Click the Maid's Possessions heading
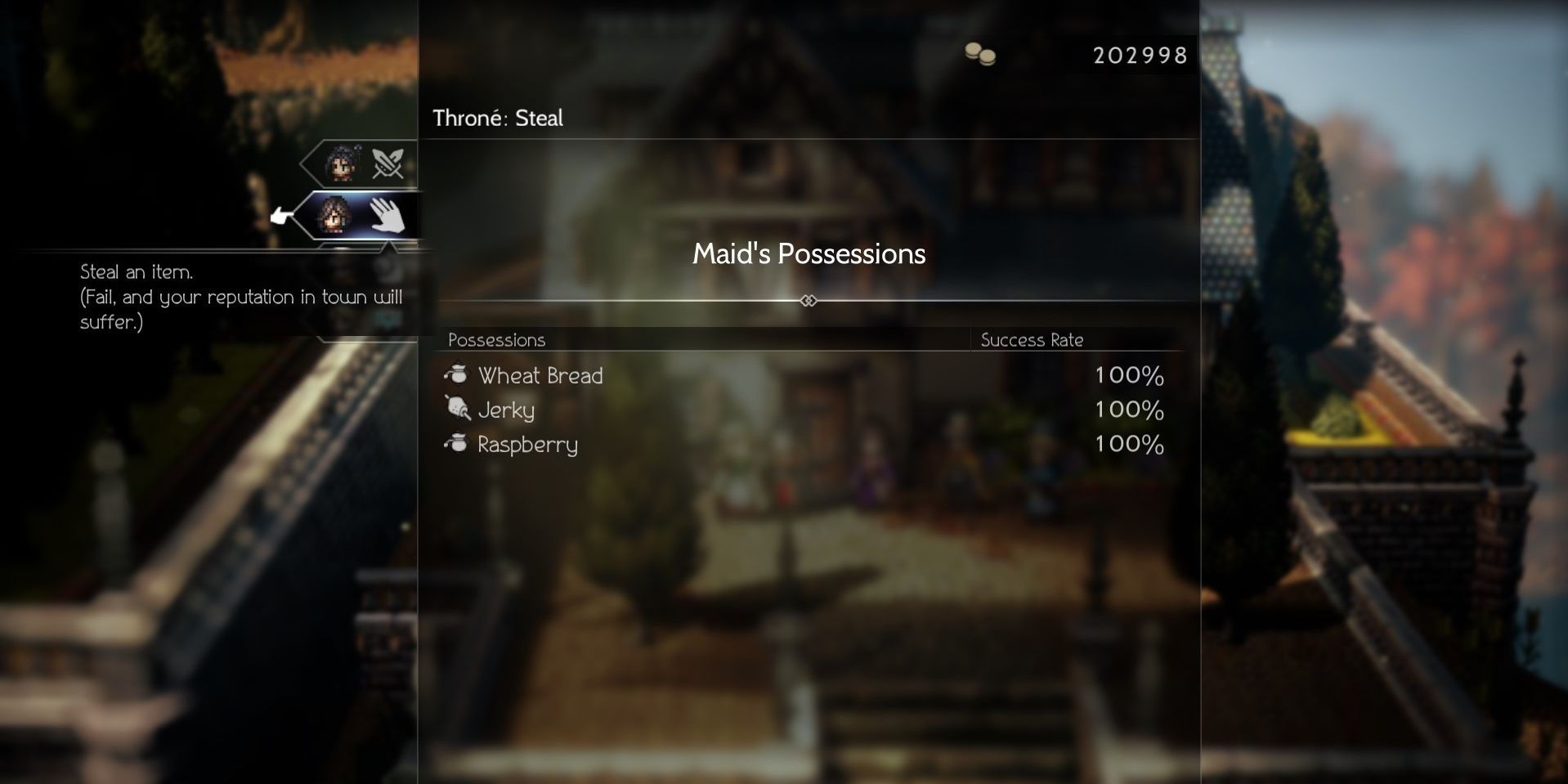The image size is (1568, 784). coord(808,254)
